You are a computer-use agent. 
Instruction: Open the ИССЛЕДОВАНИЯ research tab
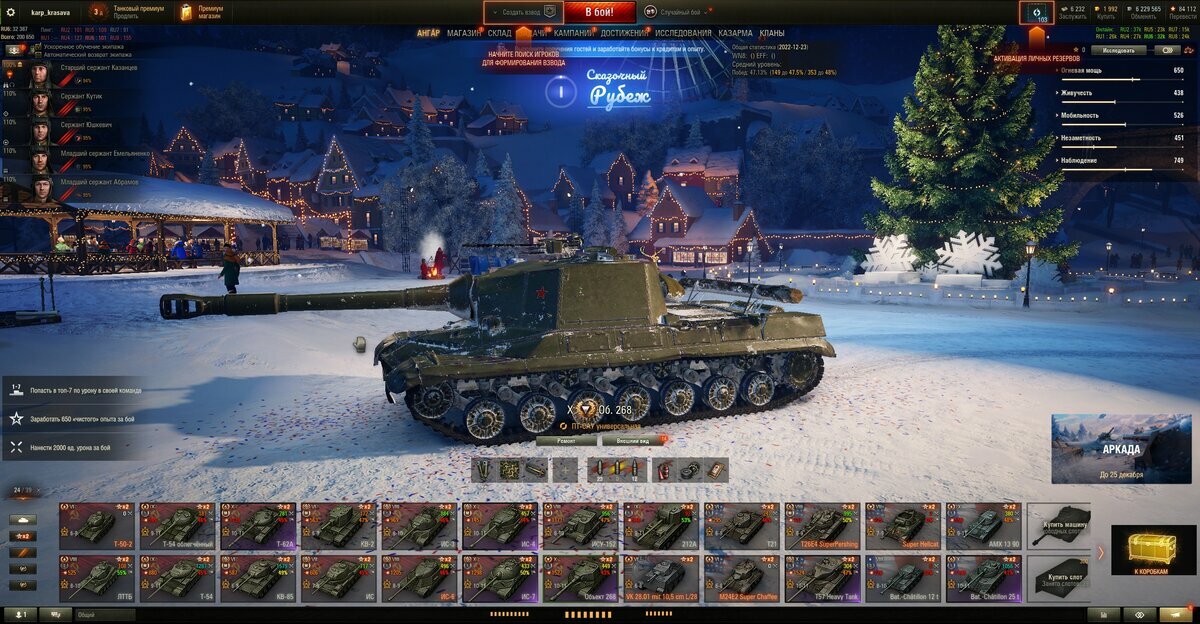[683, 33]
